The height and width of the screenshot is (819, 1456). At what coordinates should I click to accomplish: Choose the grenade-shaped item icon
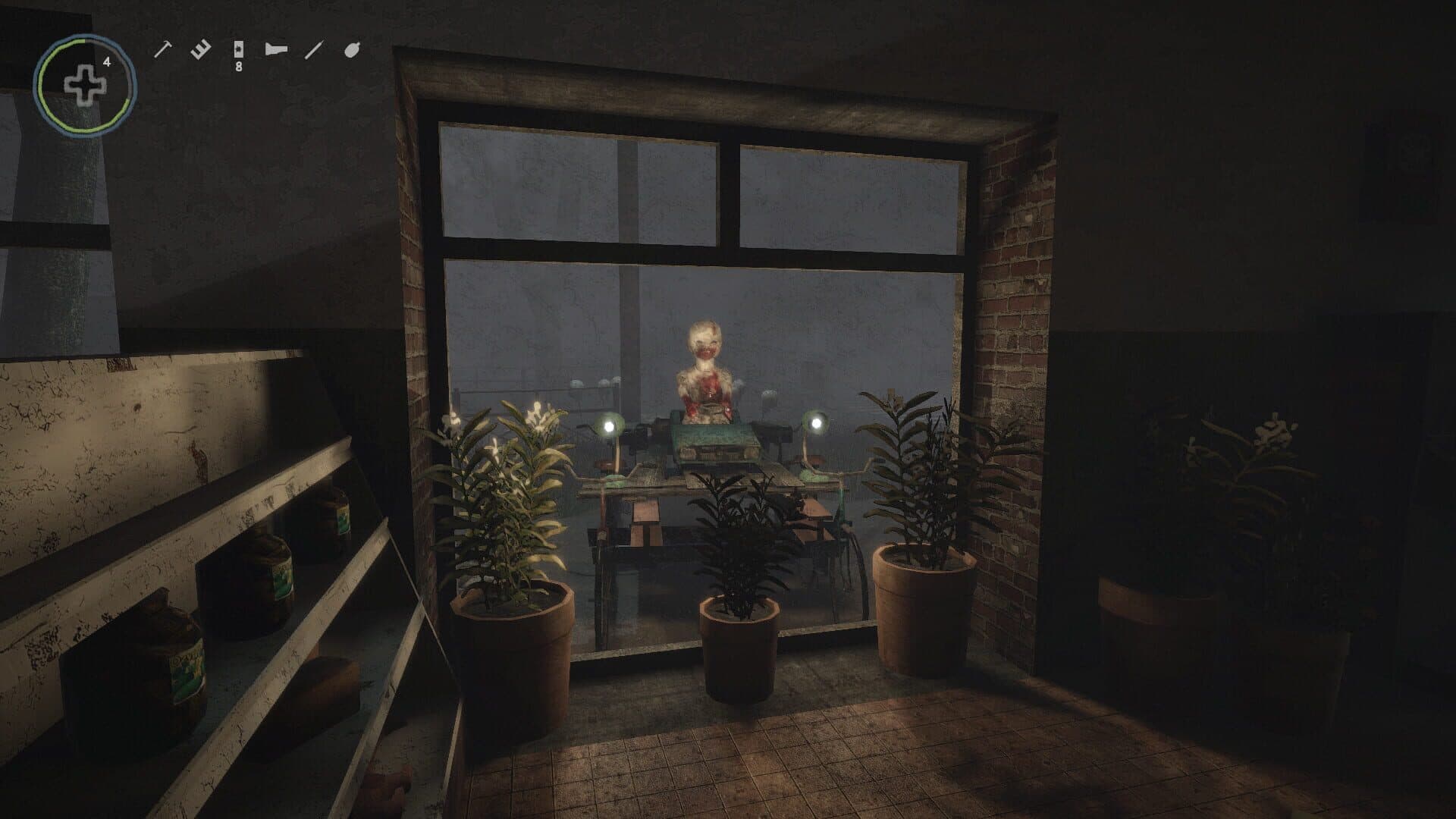point(352,50)
